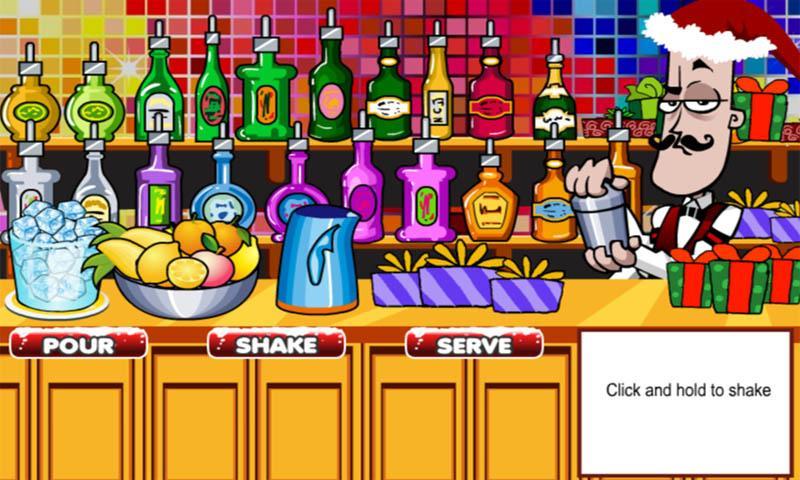The image size is (800, 480).
Task: Select the round blue bottle
Action: click(223, 200)
